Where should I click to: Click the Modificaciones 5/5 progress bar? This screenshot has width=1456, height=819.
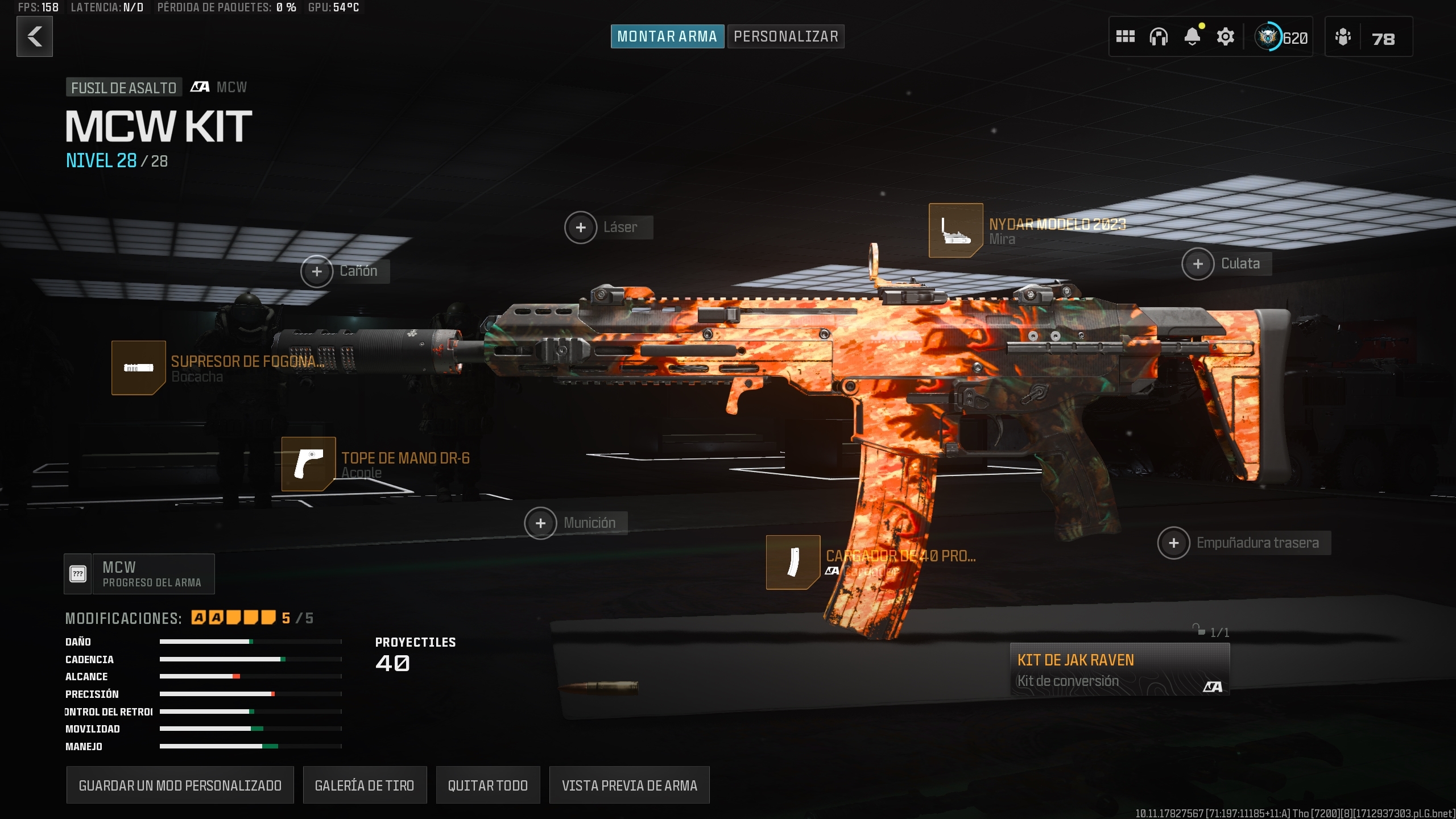pos(233,617)
